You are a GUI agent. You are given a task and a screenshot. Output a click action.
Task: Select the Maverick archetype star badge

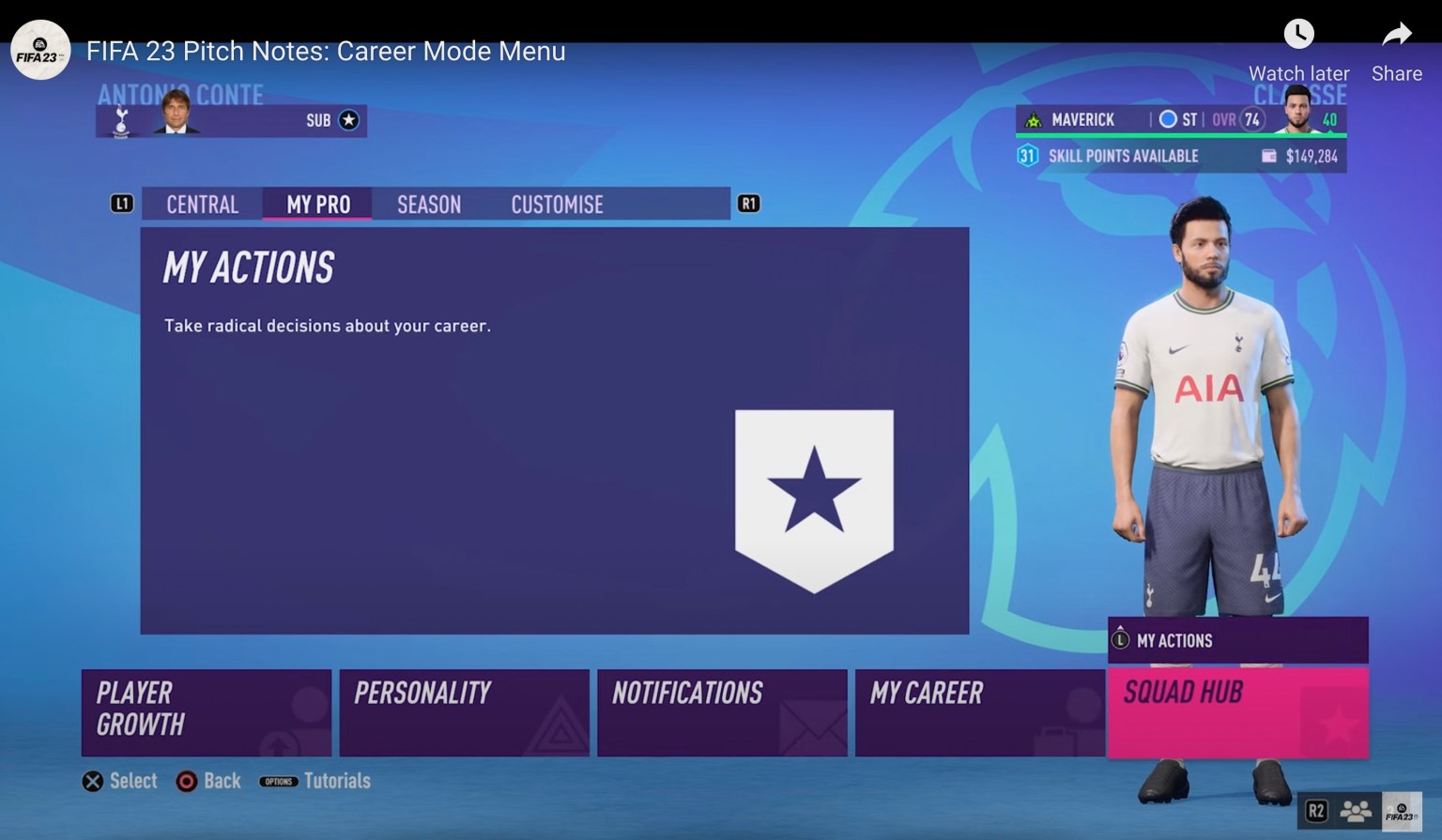[x=1033, y=119]
